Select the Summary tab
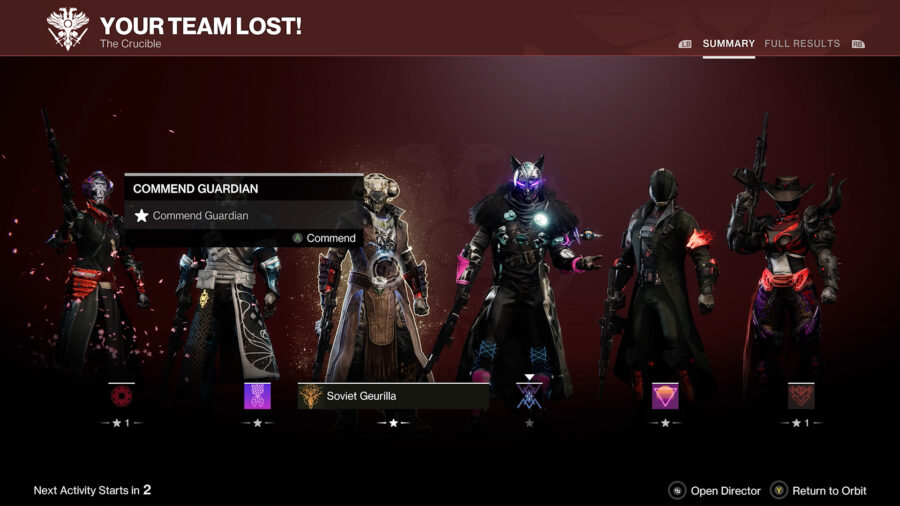The height and width of the screenshot is (506, 900). tap(728, 44)
